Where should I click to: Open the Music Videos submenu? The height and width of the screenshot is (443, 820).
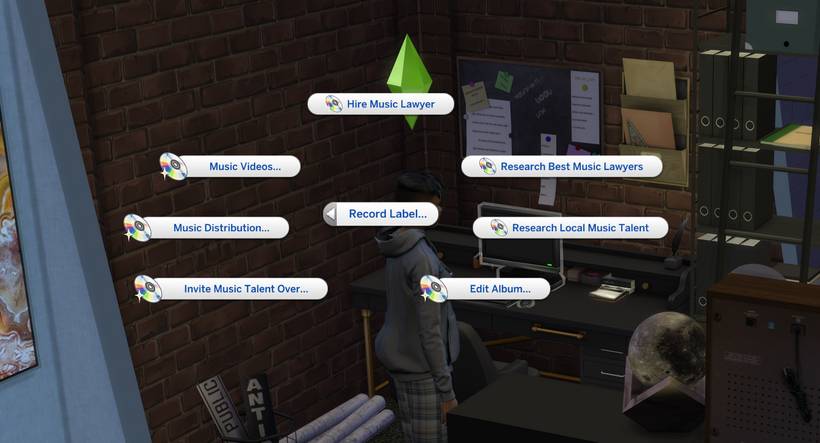coord(244,167)
